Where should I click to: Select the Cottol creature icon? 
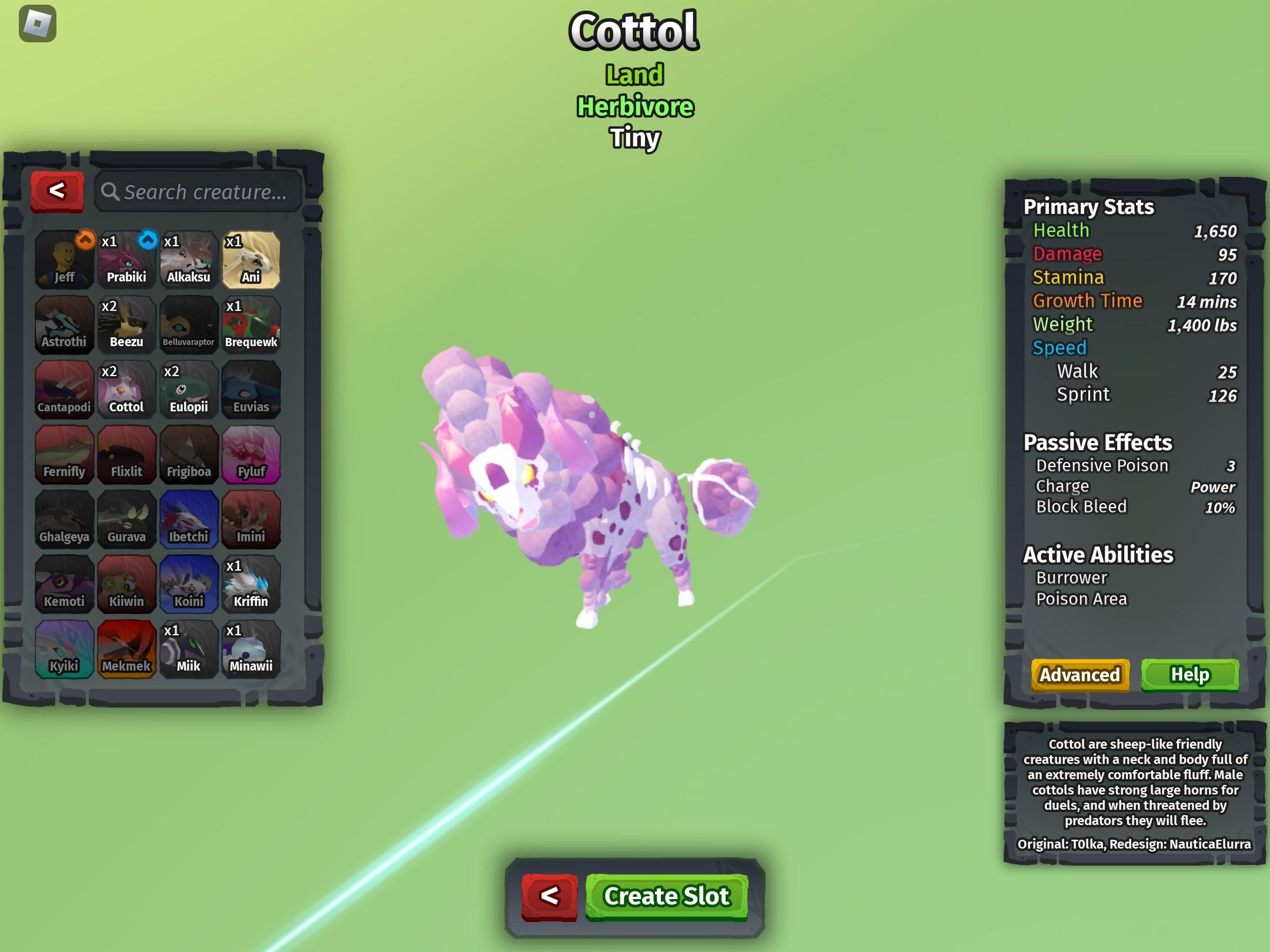pos(126,388)
